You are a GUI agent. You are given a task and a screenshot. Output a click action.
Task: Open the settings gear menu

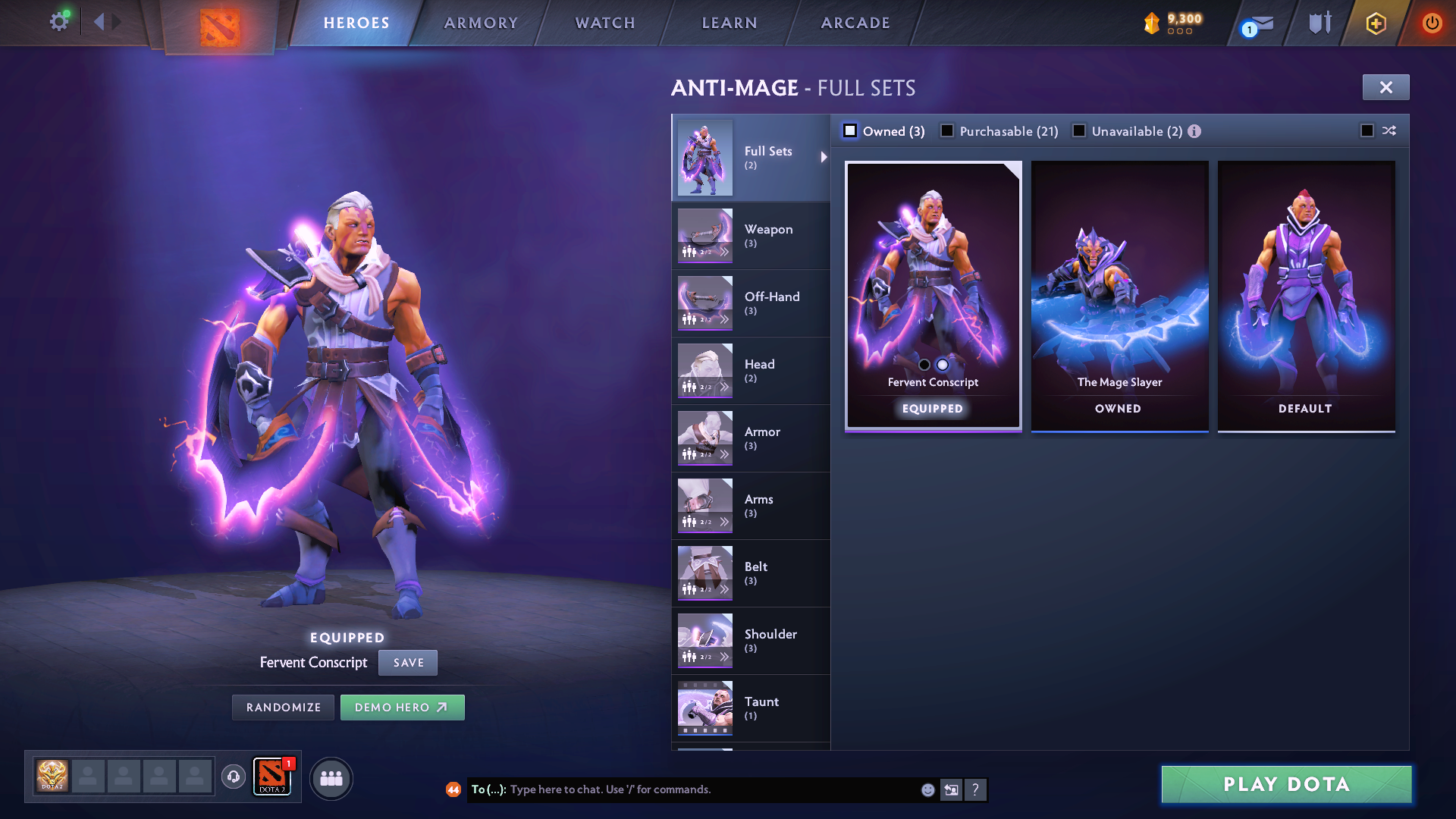(59, 22)
